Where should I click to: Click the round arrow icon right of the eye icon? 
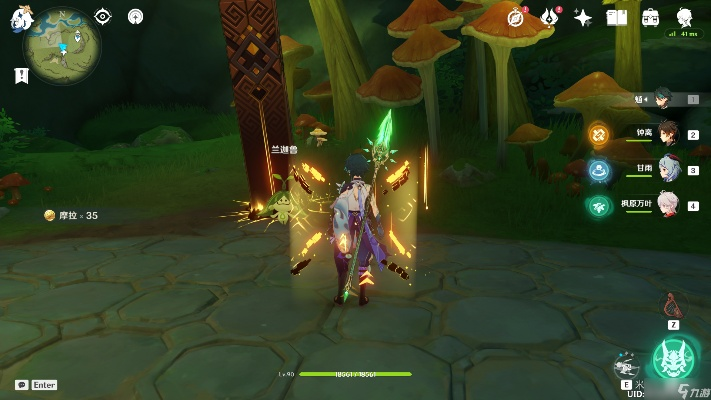pos(136,16)
